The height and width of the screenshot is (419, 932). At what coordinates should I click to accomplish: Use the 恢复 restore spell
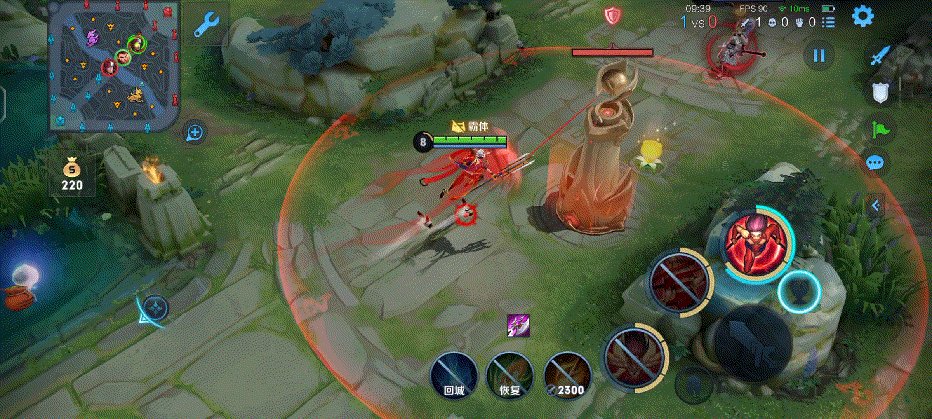[x=509, y=375]
